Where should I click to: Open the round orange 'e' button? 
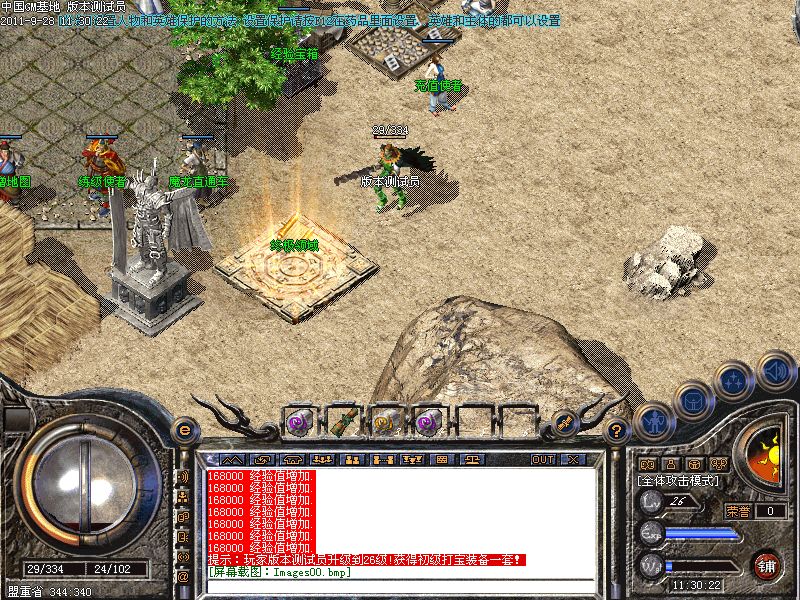(184, 430)
